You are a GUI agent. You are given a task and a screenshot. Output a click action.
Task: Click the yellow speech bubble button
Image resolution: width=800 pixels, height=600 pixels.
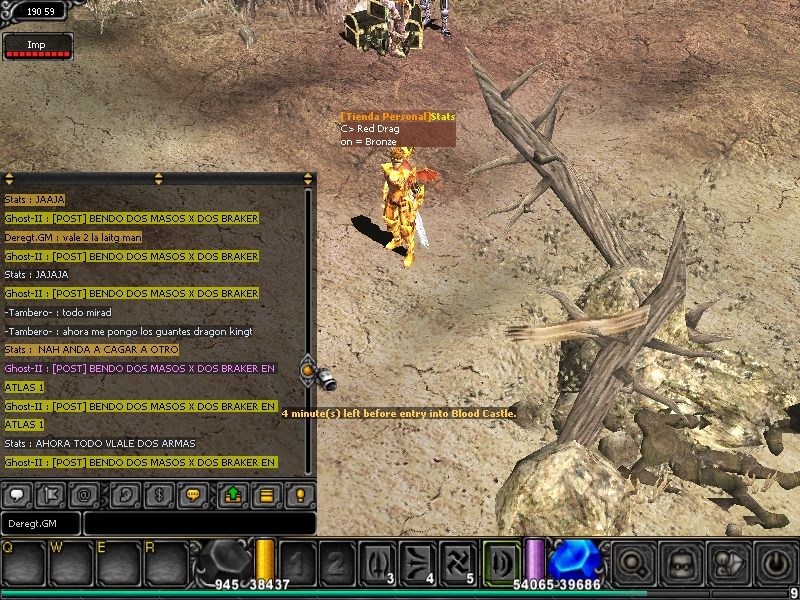coord(194,494)
